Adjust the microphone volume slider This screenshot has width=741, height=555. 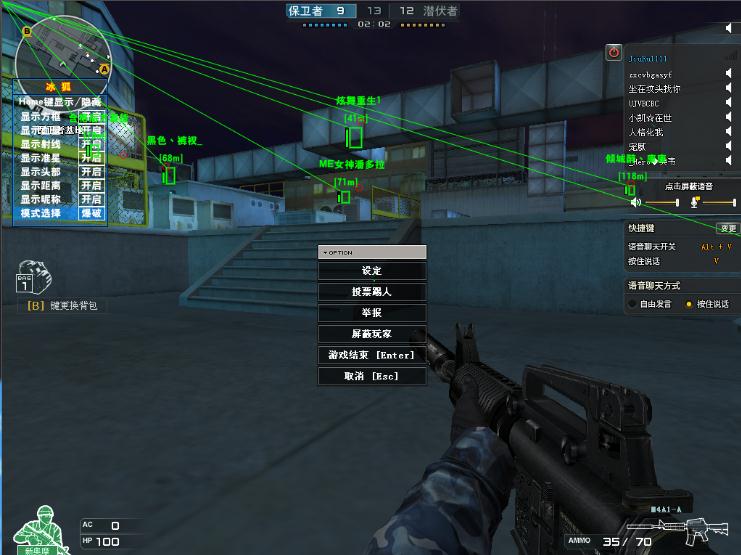click(x=716, y=202)
